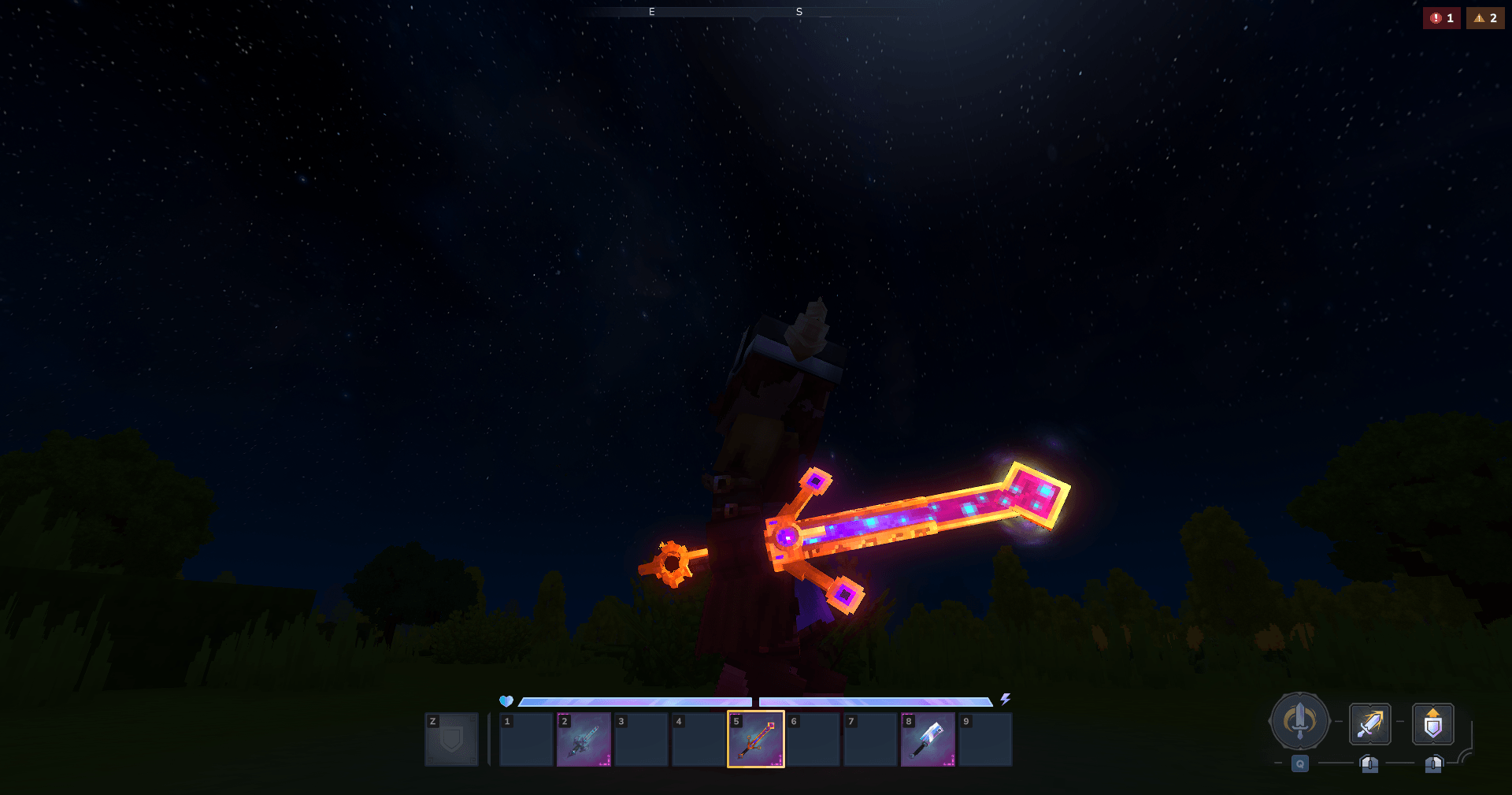The height and width of the screenshot is (795, 1512).
Task: Open the yellow warning notification showing 2
Action: tap(1485, 17)
